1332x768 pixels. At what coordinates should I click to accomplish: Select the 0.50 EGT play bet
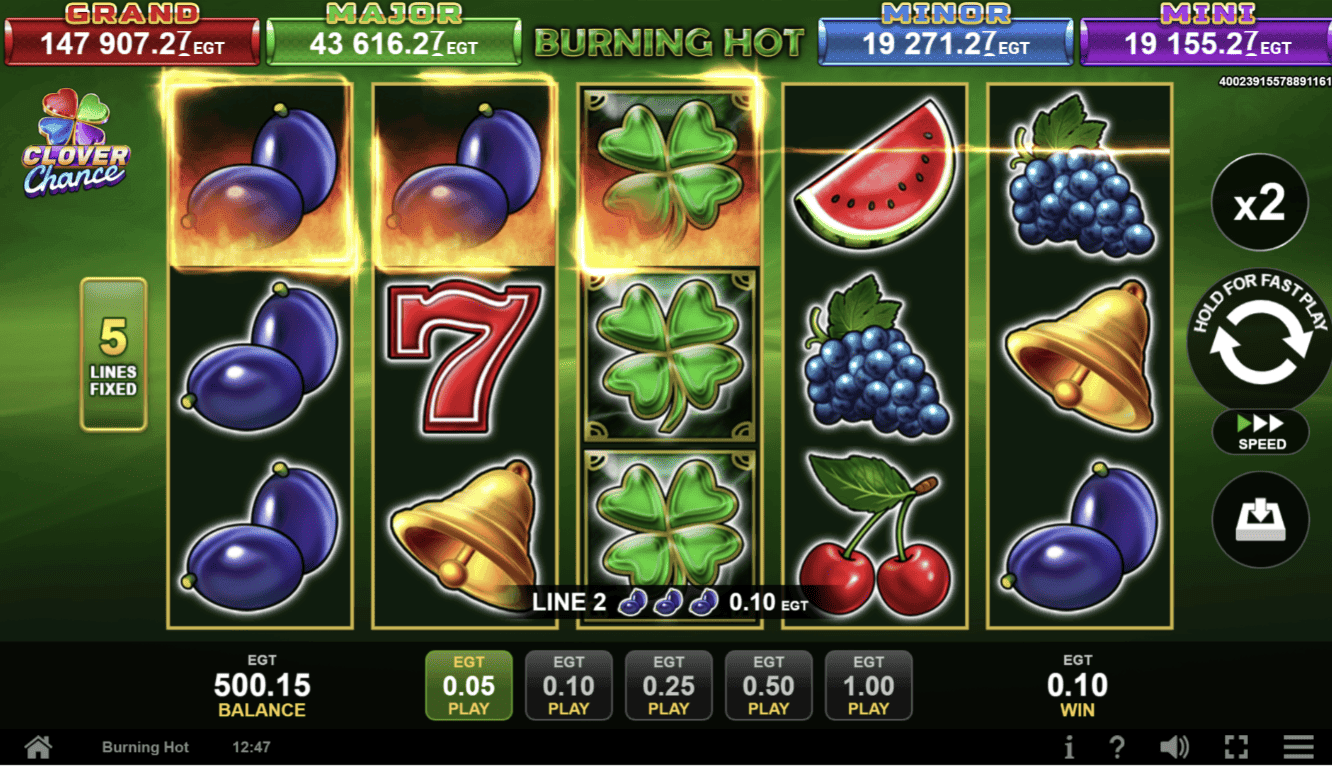[x=768, y=686]
